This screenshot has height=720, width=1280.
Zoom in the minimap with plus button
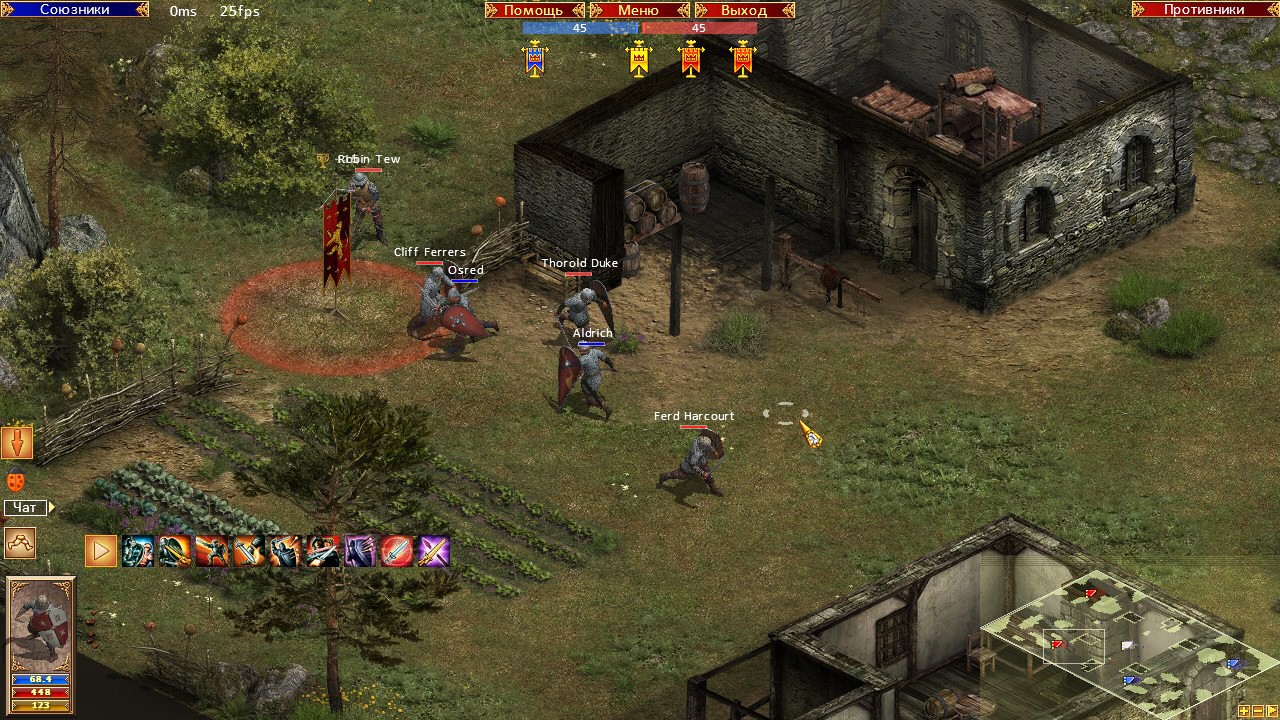[1244, 712]
